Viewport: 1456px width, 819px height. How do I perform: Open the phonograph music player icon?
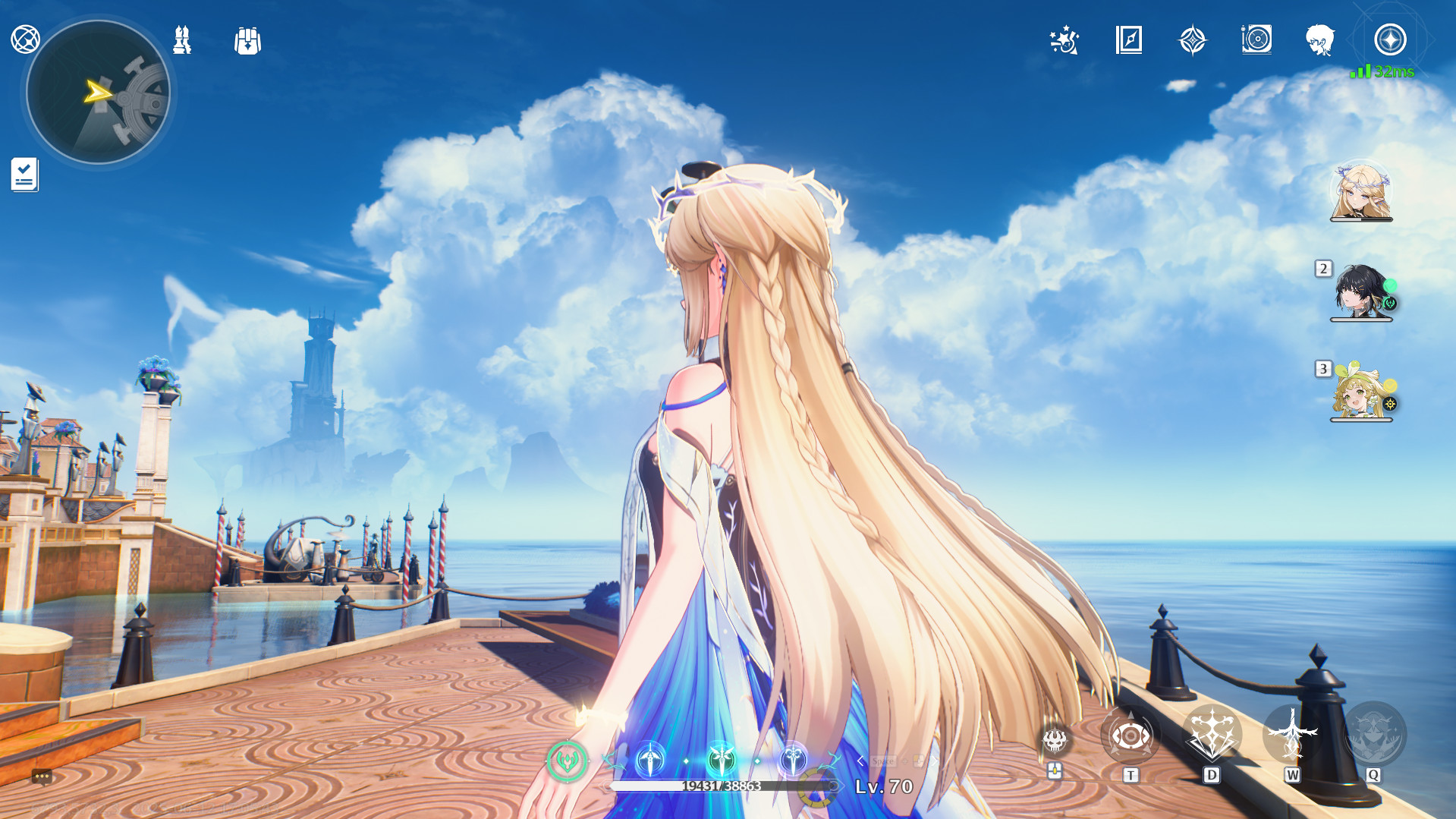[1257, 42]
